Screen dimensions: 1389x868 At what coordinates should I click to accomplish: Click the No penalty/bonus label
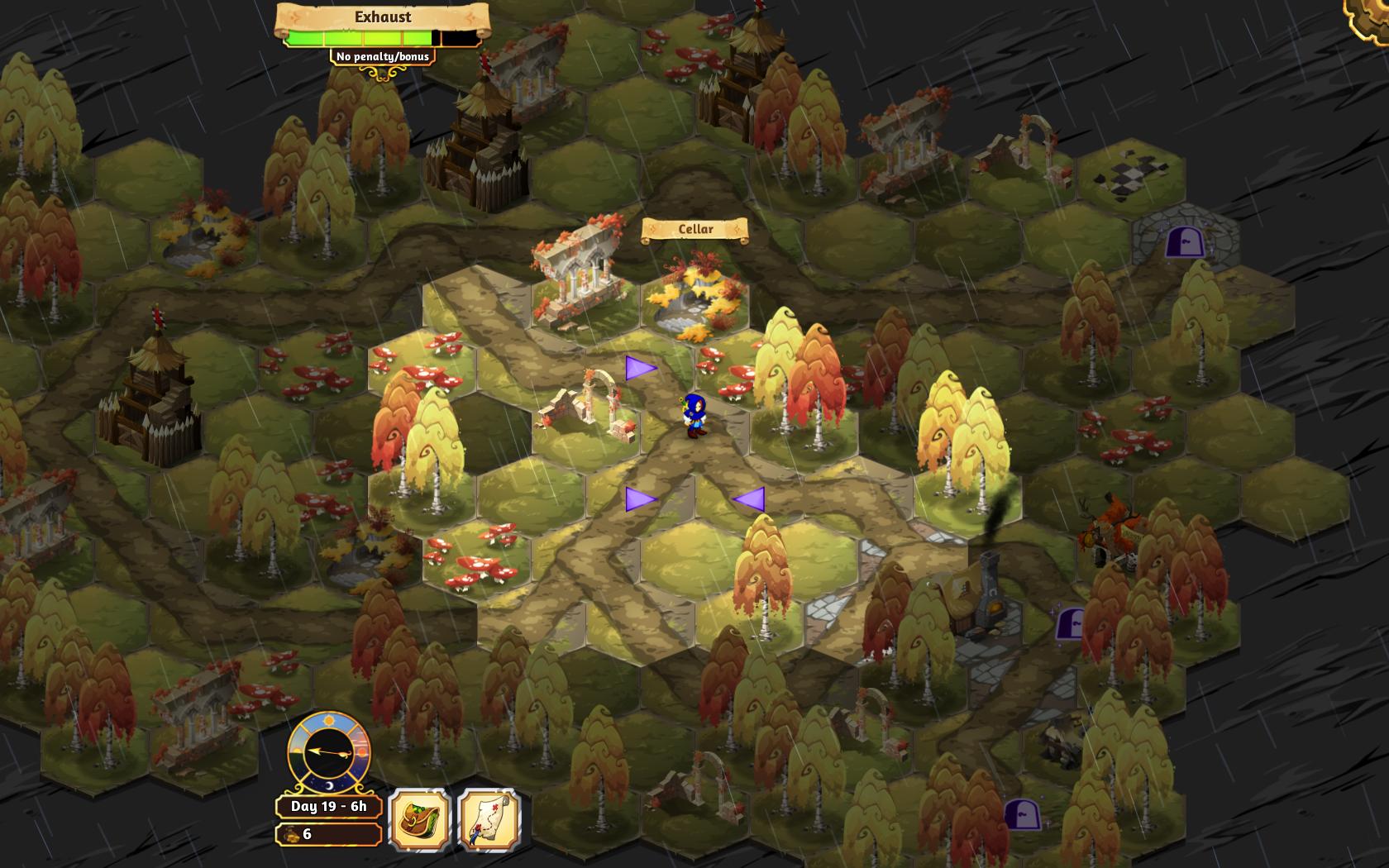[382, 56]
